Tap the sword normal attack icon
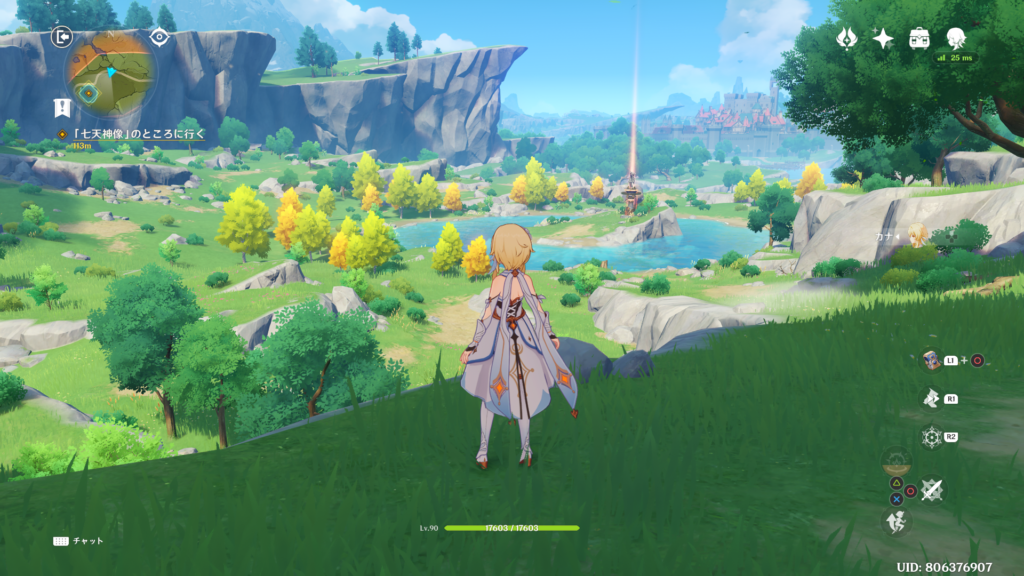This screenshot has height=576, width=1024. 932,489
